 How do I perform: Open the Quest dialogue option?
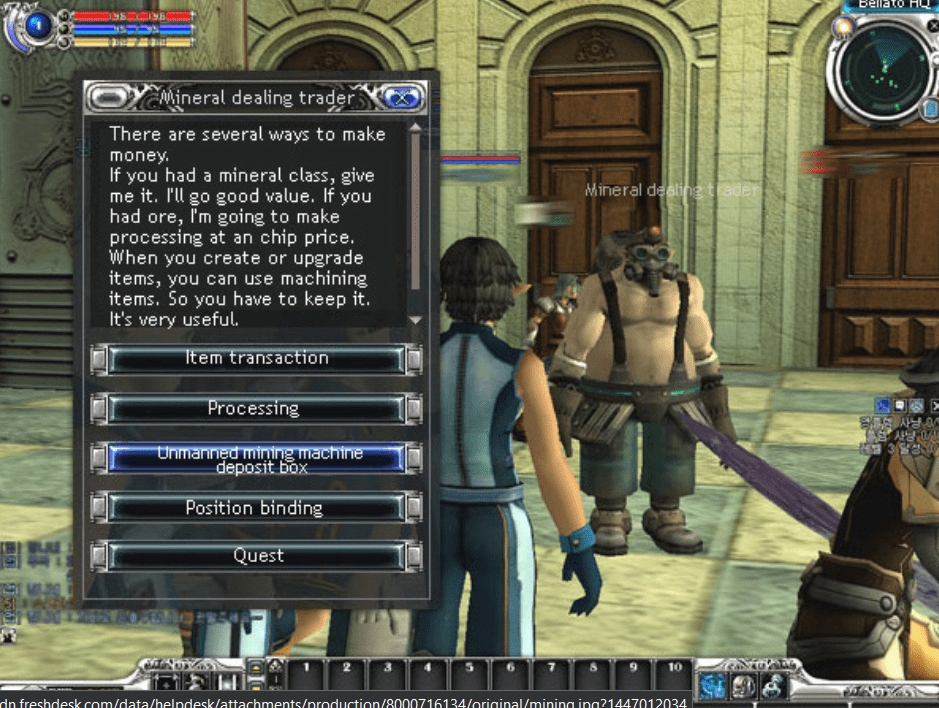point(256,556)
